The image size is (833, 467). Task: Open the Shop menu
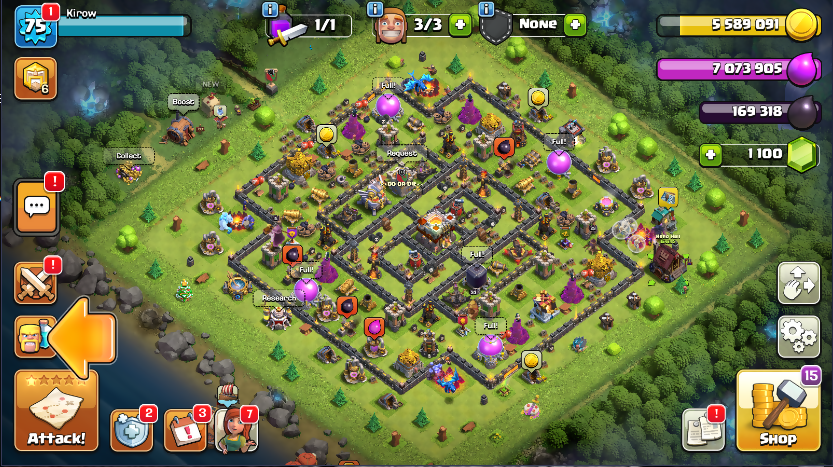[777, 411]
